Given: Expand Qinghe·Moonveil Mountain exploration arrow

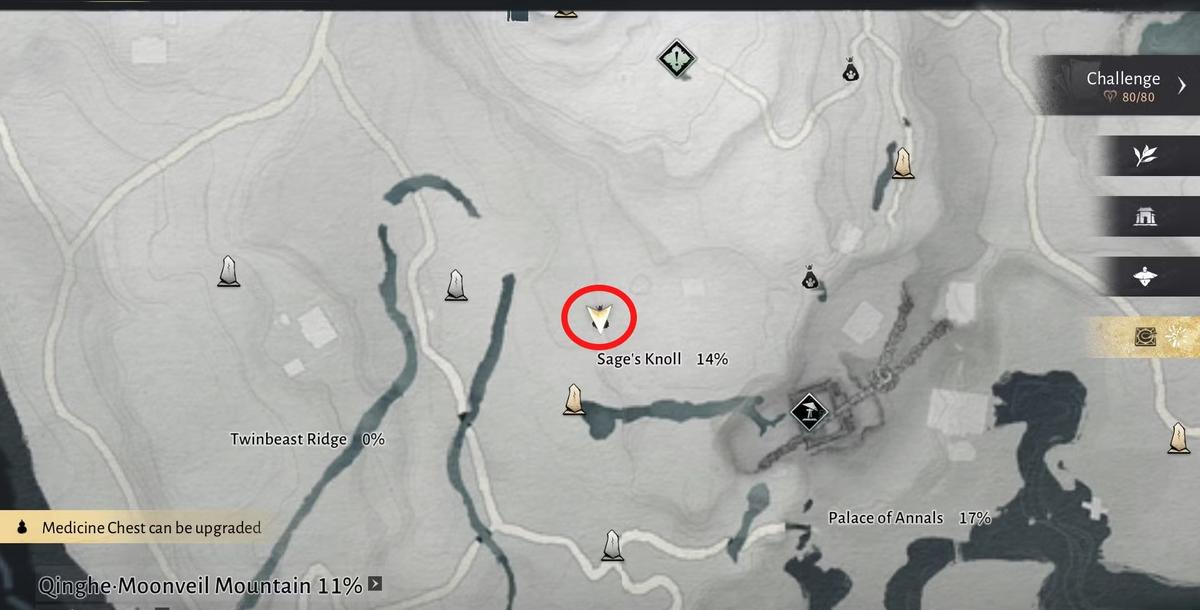Looking at the screenshot, I should pyautogui.click(x=374, y=583).
